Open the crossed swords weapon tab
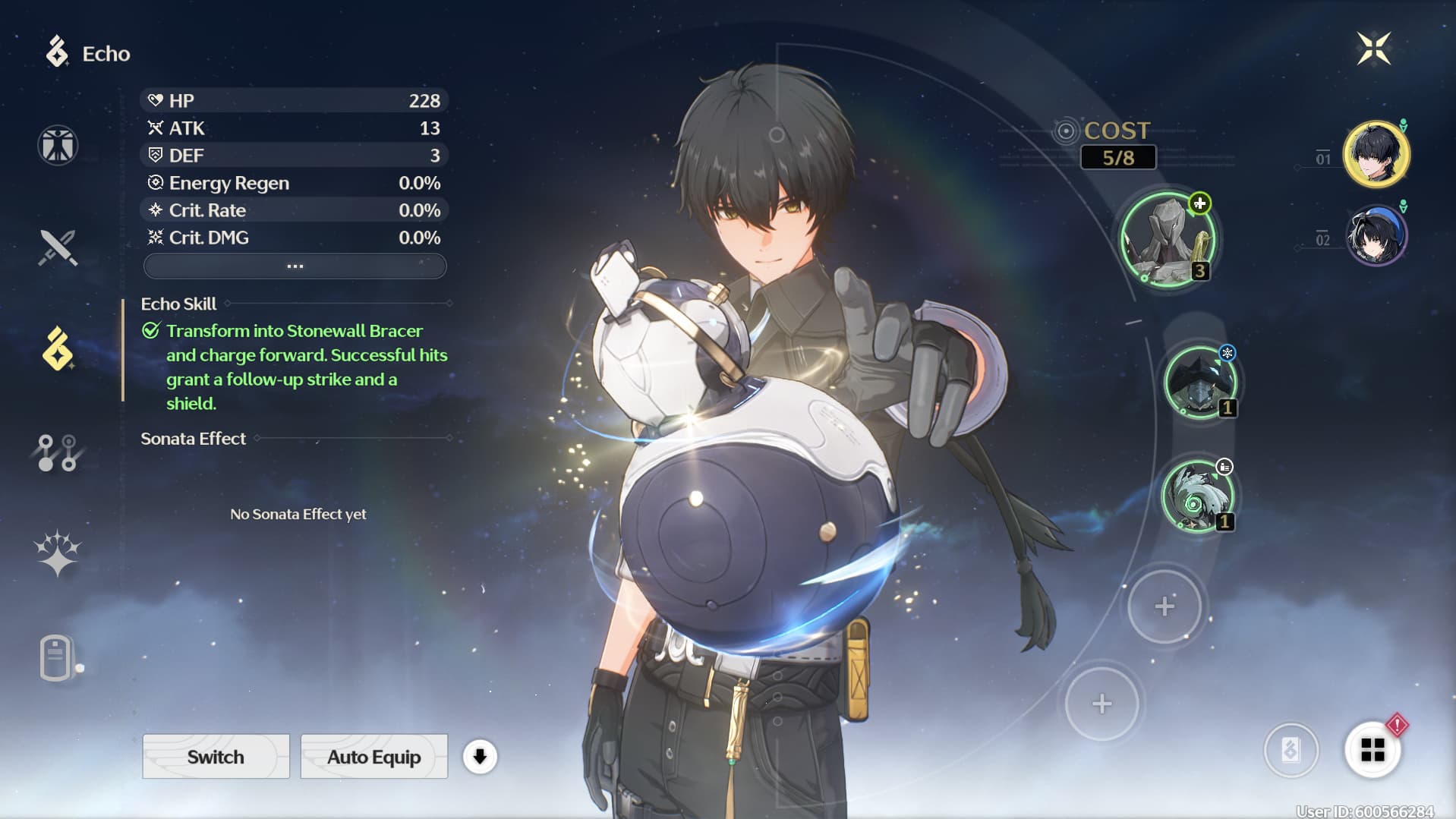 (58, 247)
